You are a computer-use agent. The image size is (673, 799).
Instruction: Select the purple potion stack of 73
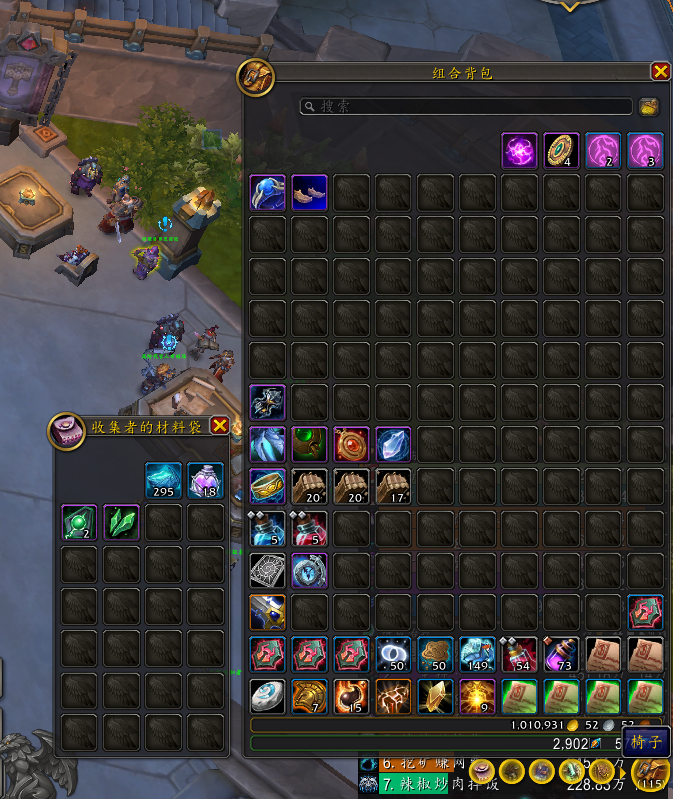click(561, 655)
